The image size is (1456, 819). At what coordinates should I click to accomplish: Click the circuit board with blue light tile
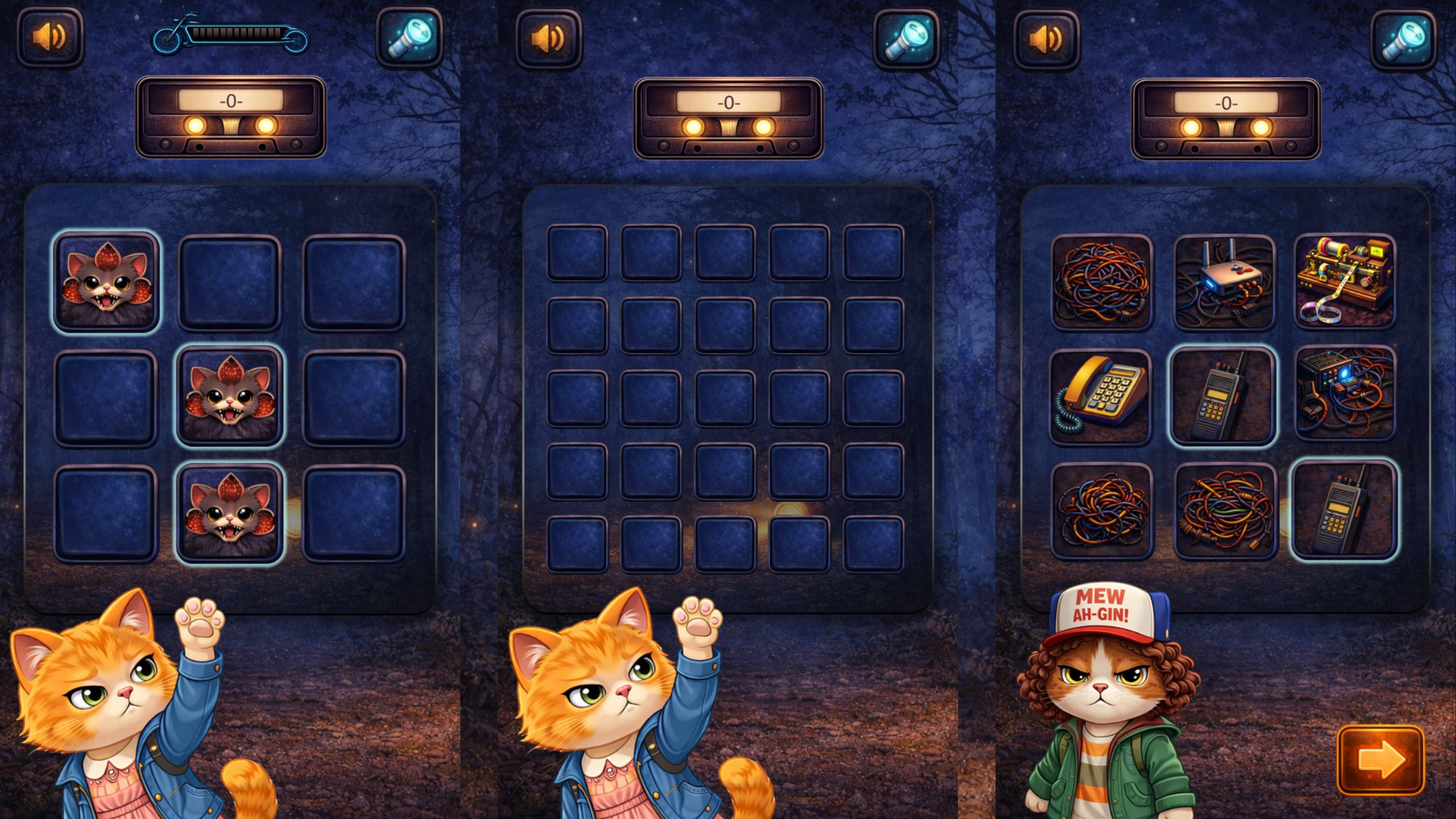click(x=1345, y=397)
